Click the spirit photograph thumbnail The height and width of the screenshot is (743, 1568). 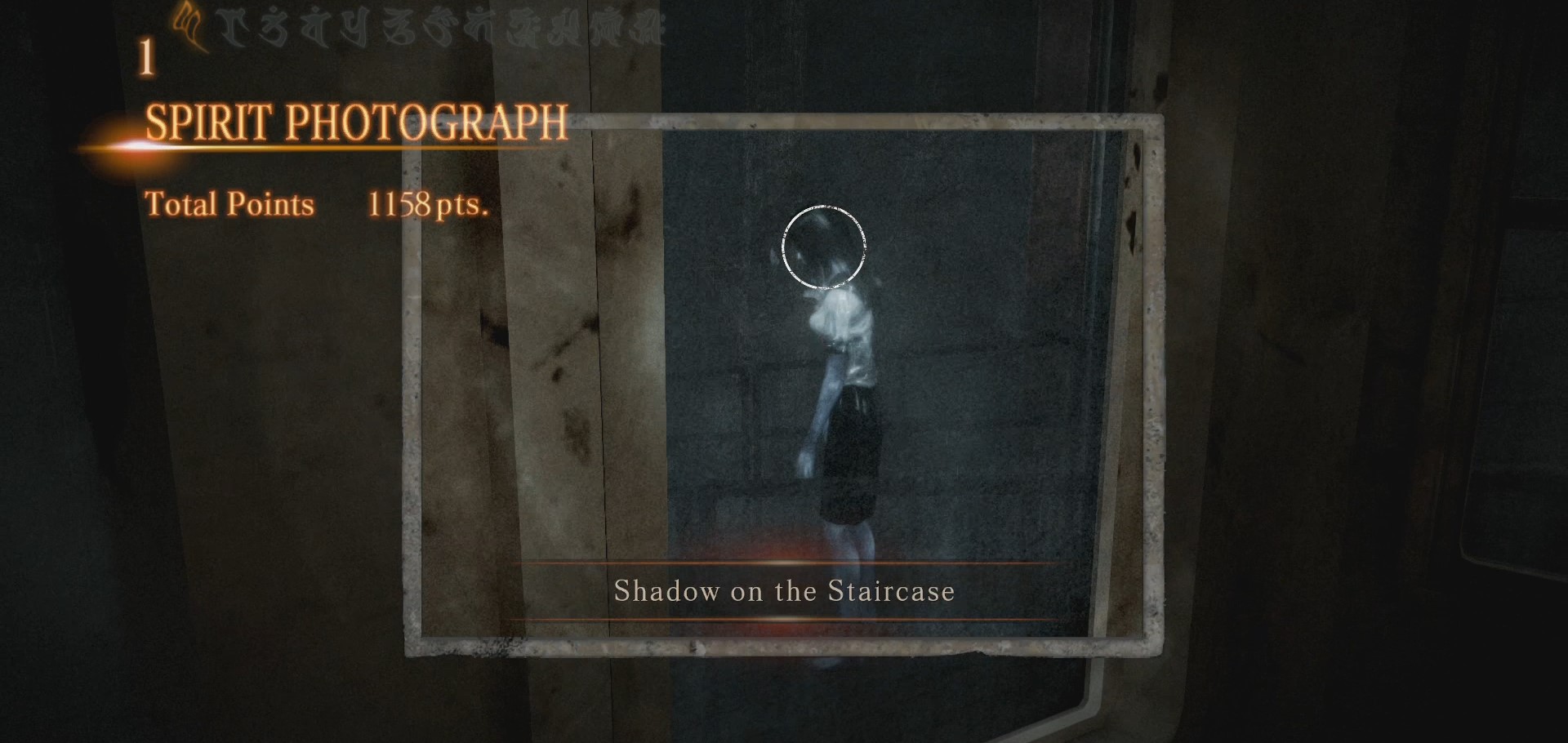click(784, 384)
